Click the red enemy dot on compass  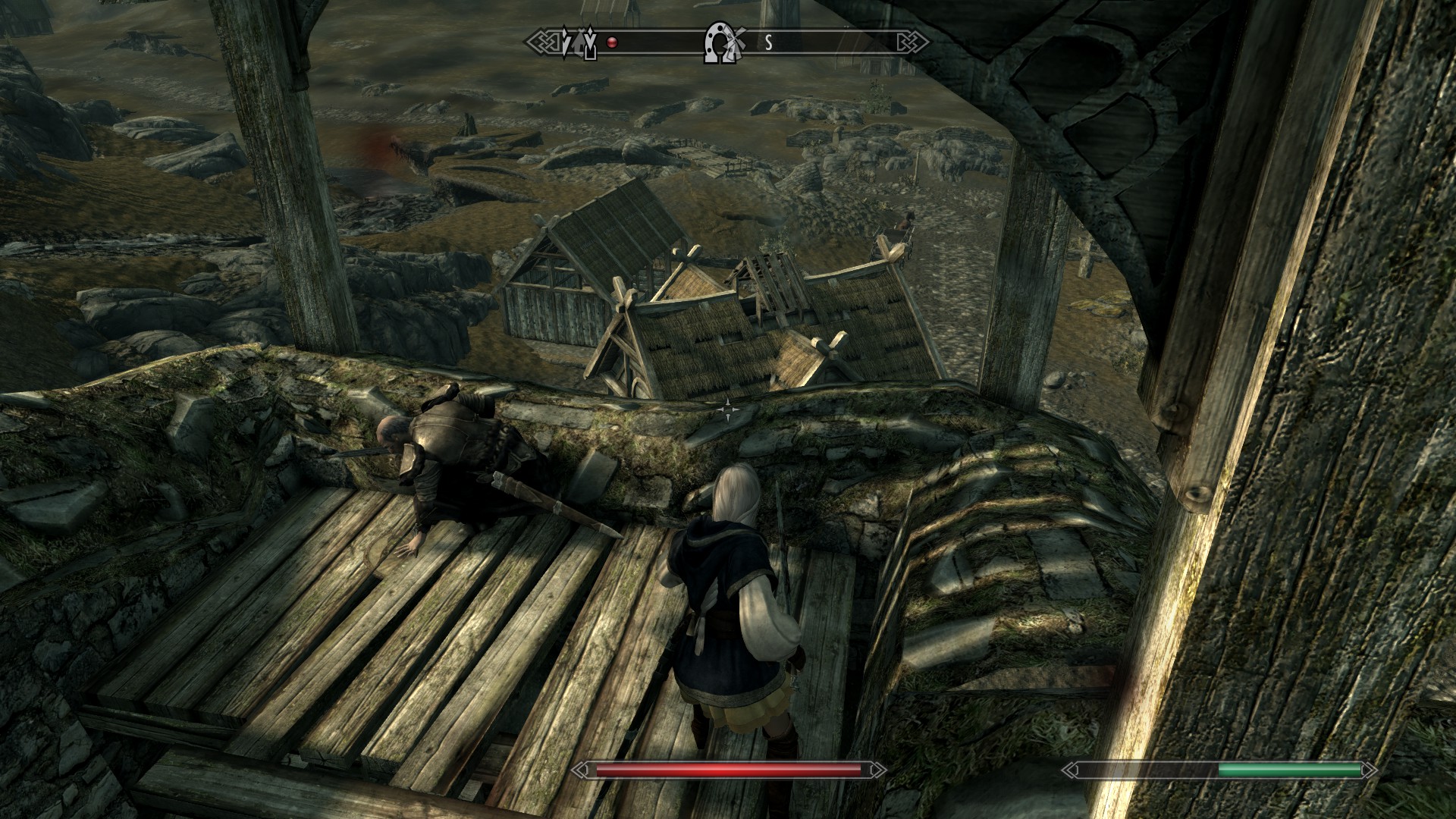(x=612, y=43)
